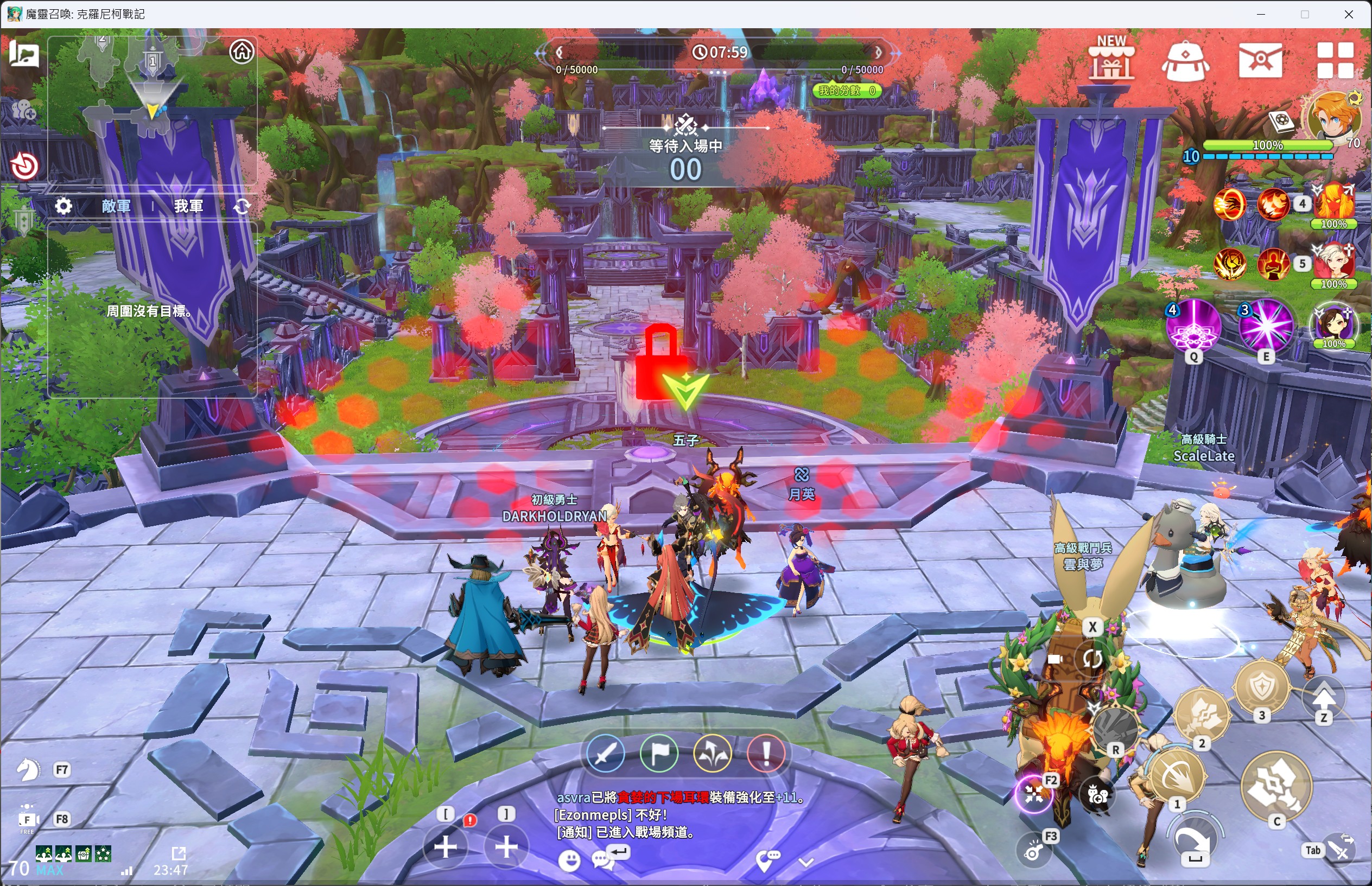Open target list gear settings
This screenshot has height=886, width=1372.
pos(63,206)
